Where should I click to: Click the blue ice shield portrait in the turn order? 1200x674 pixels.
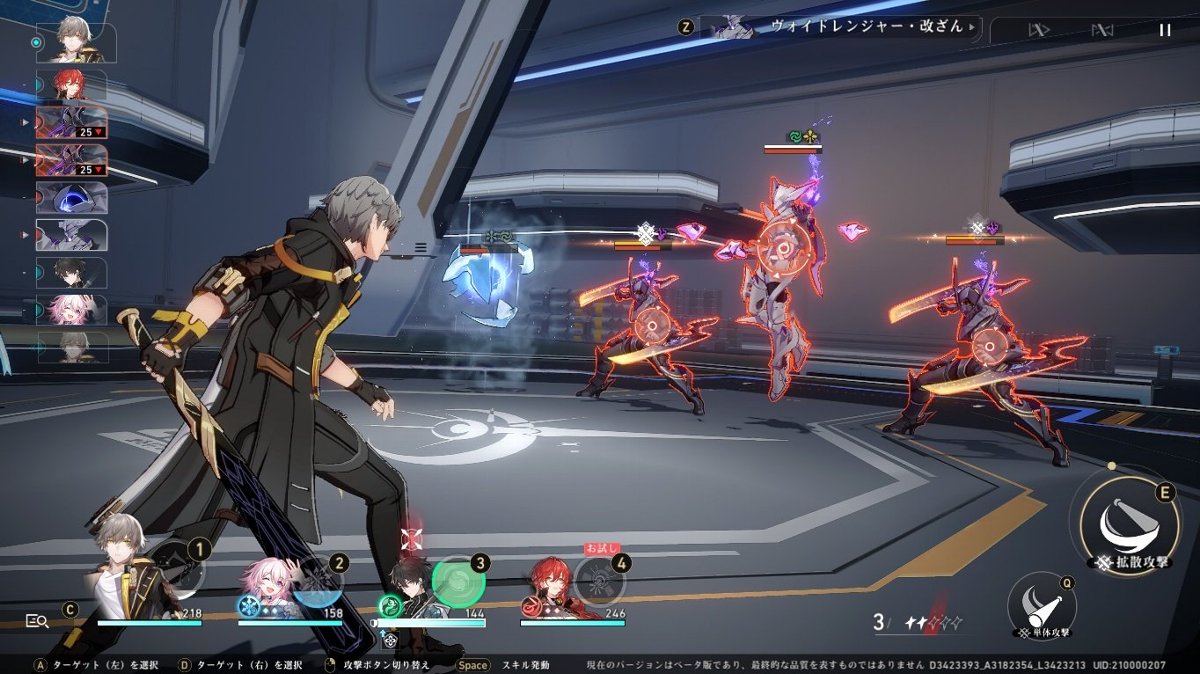[x=72, y=198]
